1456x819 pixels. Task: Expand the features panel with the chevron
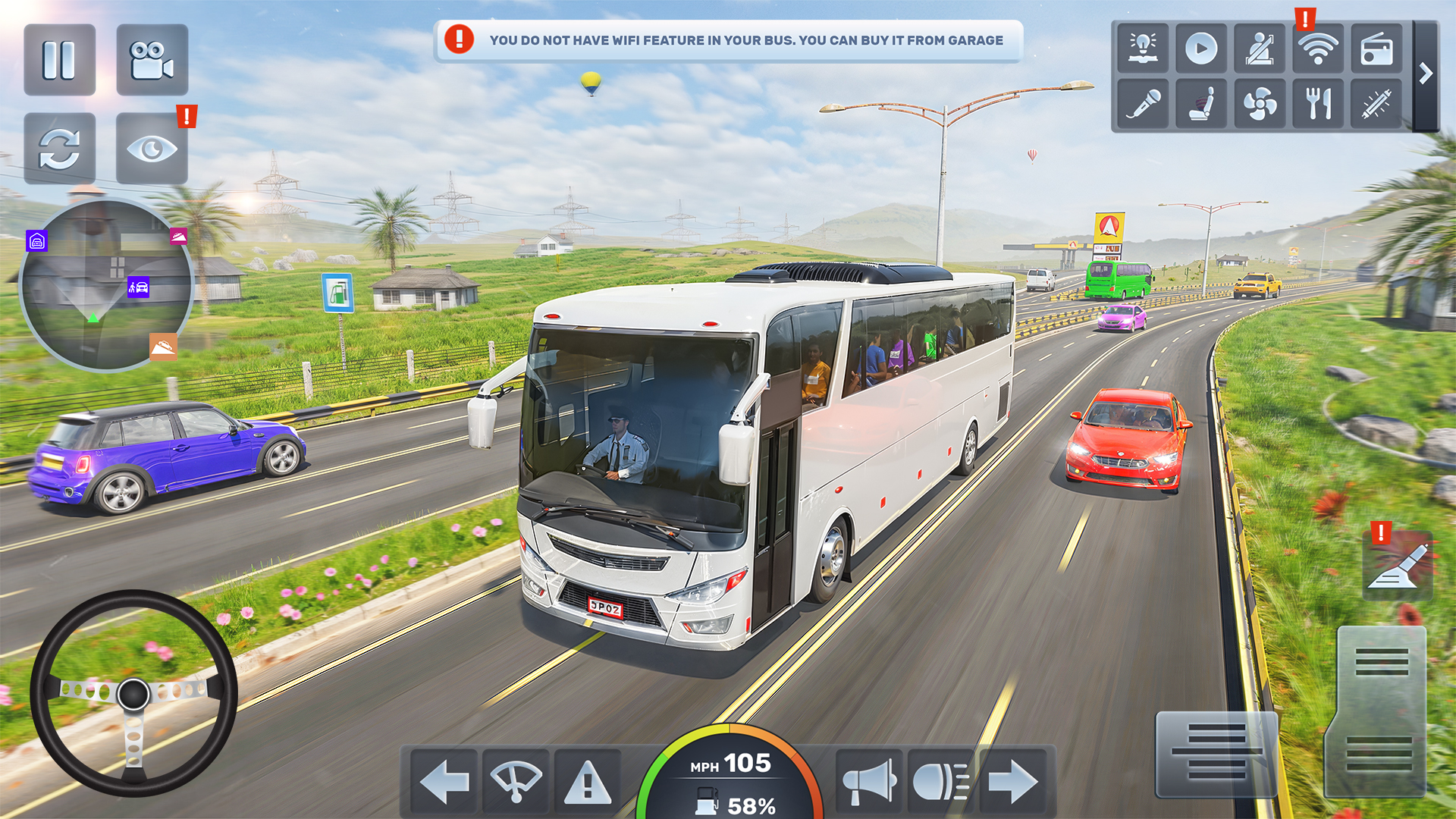(1424, 74)
